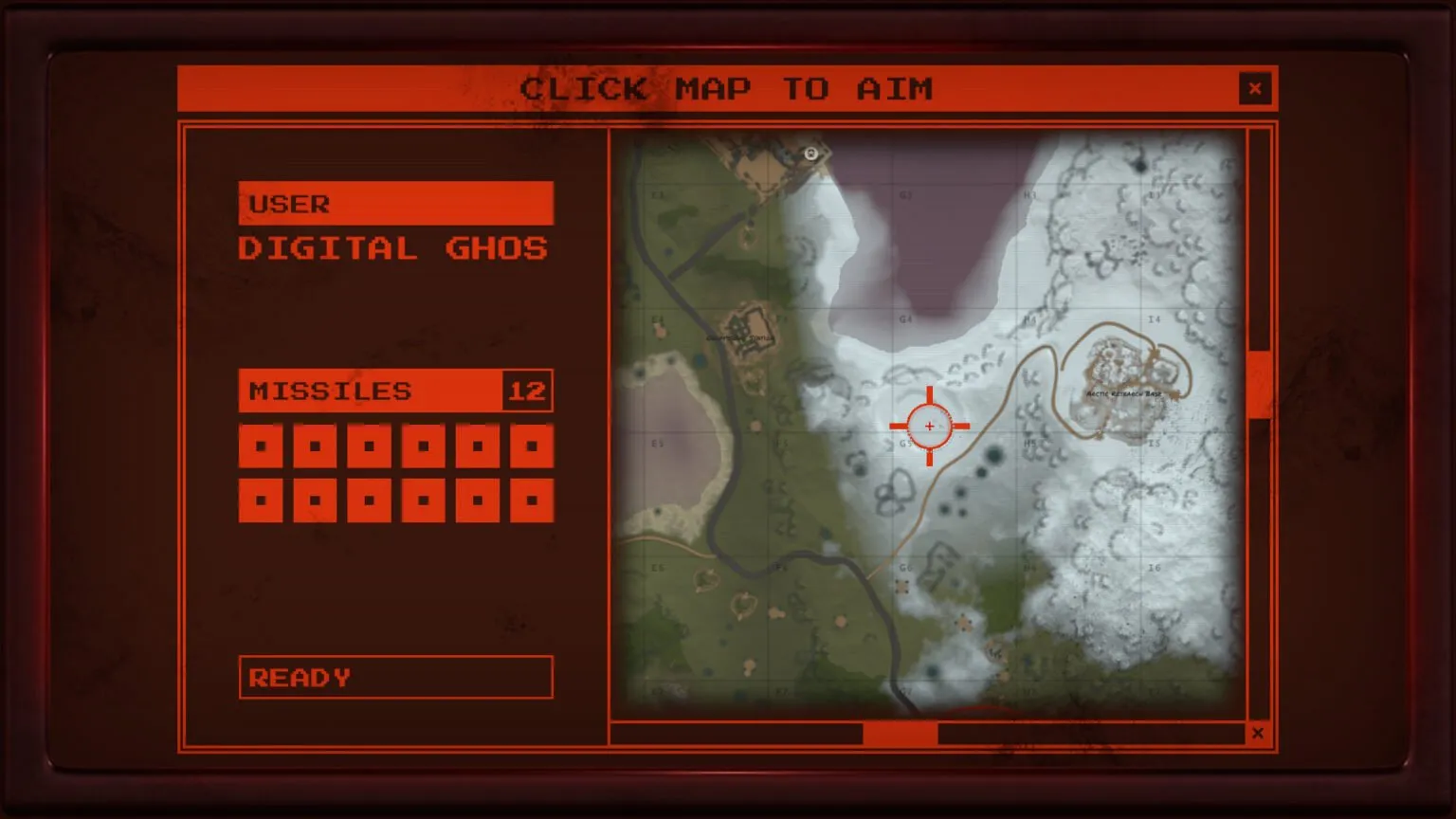Select the targeting crosshair on the map

tap(930, 427)
